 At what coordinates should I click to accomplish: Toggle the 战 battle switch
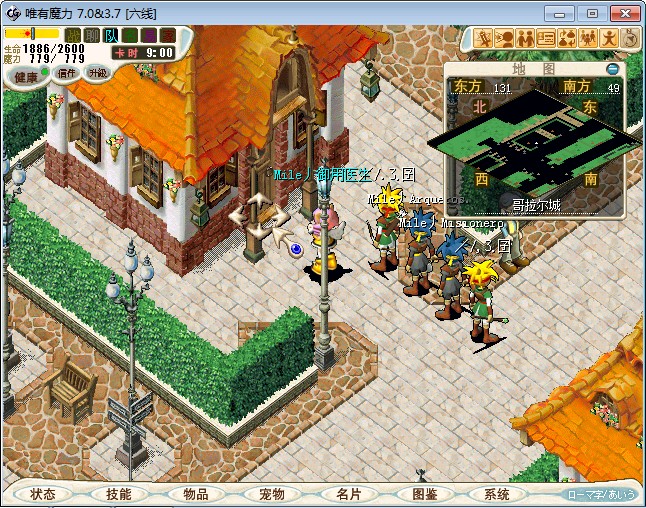click(73, 36)
